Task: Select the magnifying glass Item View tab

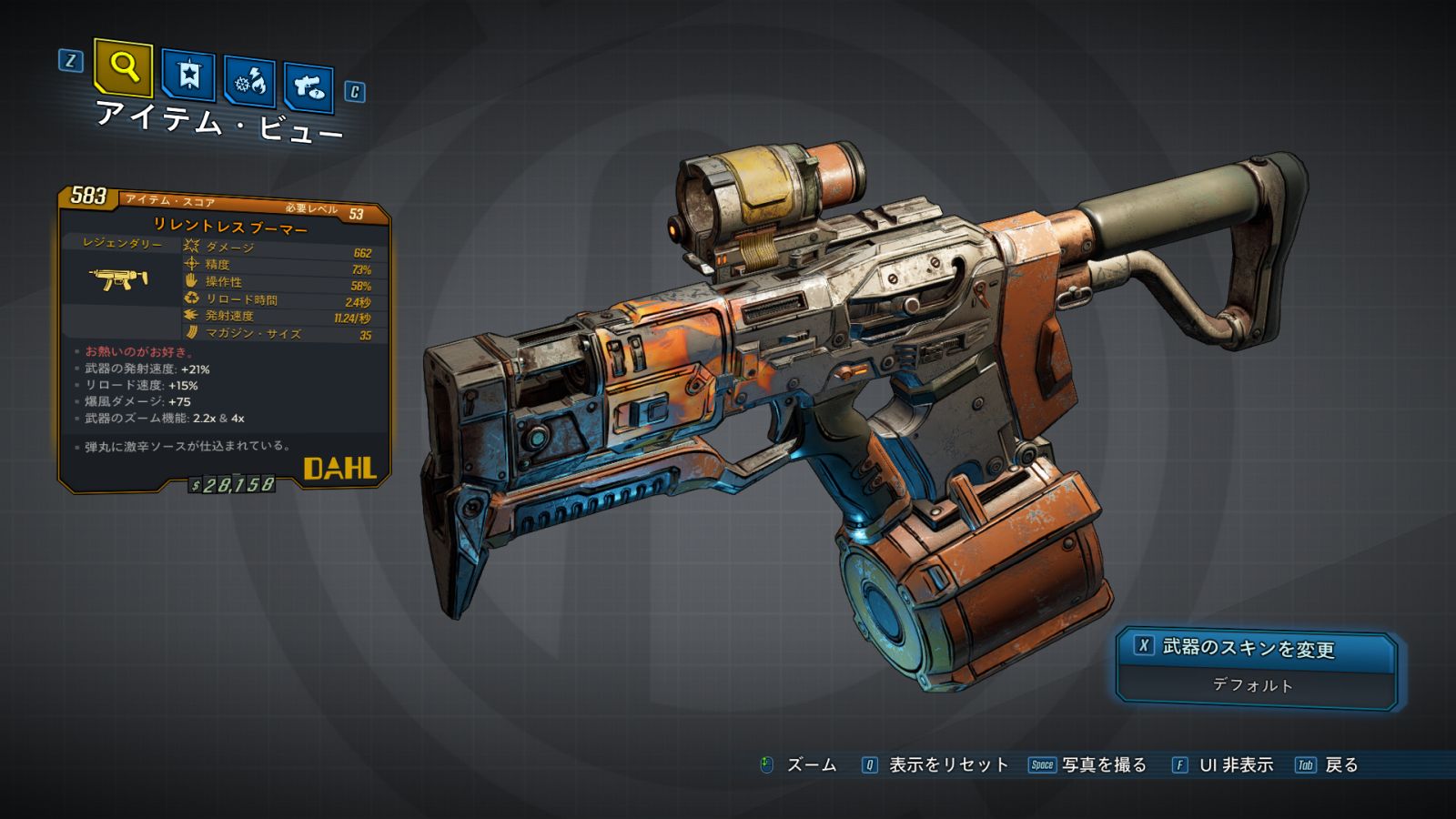Action: pyautogui.click(x=124, y=67)
